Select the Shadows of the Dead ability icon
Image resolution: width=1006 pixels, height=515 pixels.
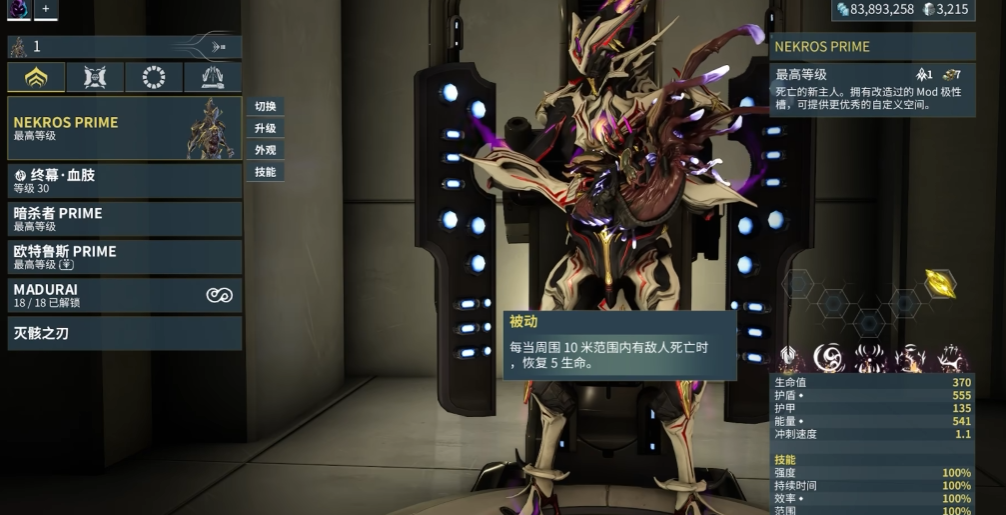point(950,357)
